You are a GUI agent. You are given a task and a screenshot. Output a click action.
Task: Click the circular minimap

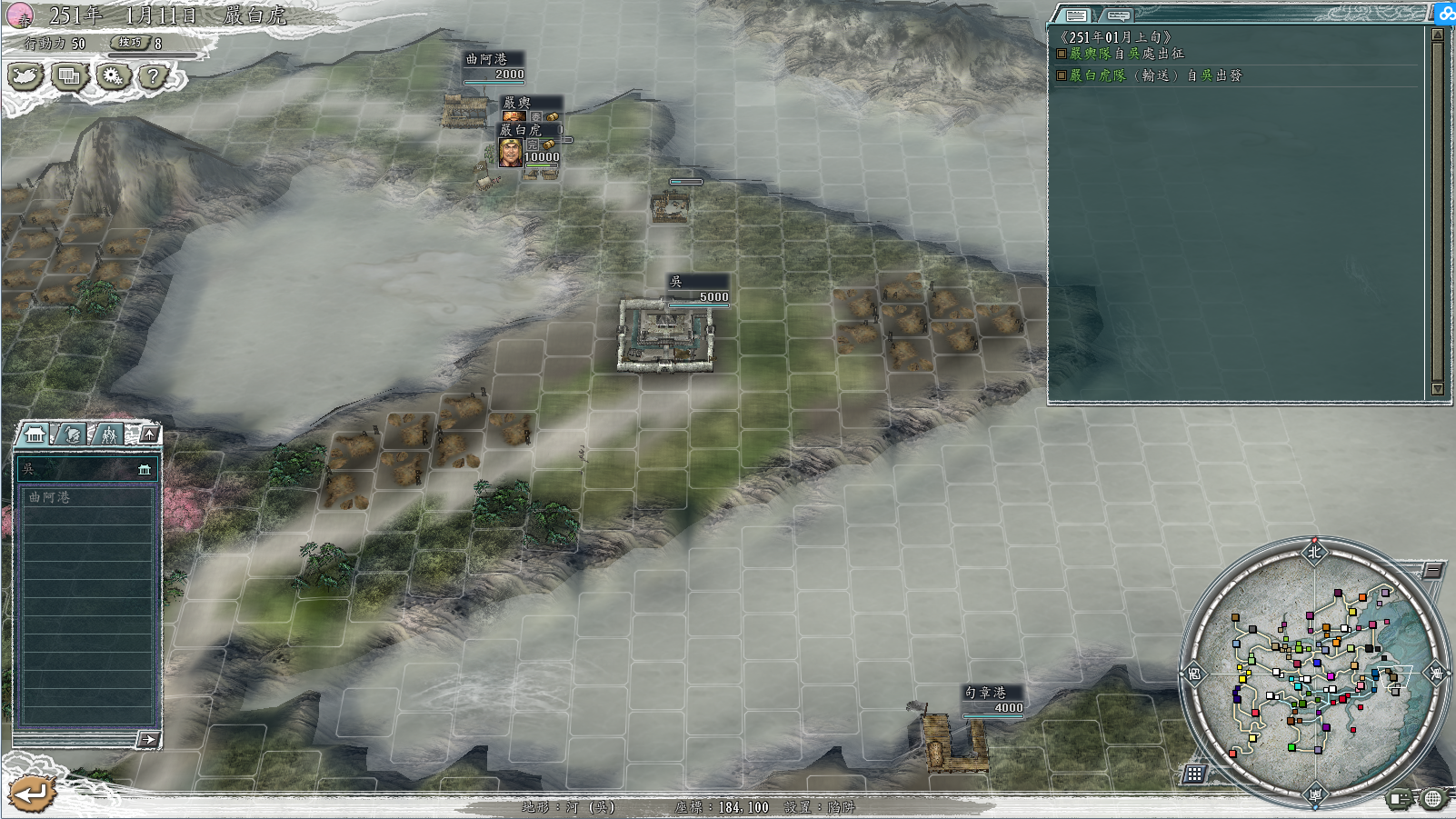1314,673
